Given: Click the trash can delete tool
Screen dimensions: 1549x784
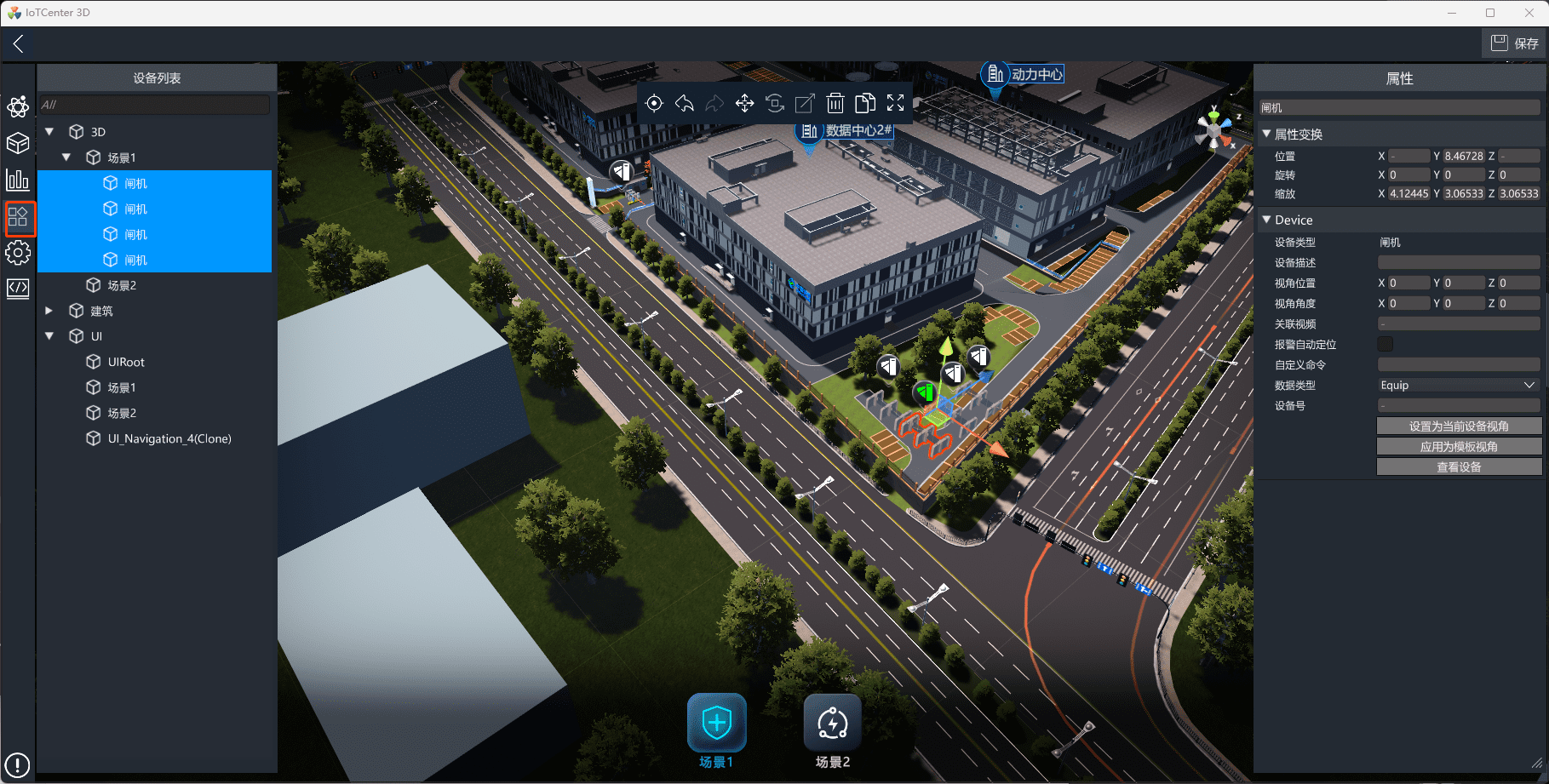Looking at the screenshot, I should pos(835,103).
